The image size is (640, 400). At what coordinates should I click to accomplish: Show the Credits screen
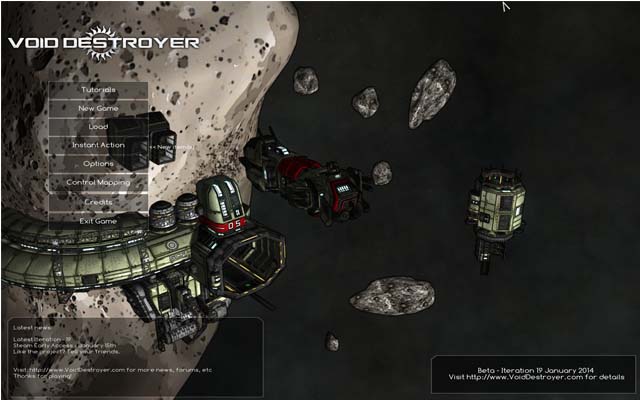pos(98,202)
